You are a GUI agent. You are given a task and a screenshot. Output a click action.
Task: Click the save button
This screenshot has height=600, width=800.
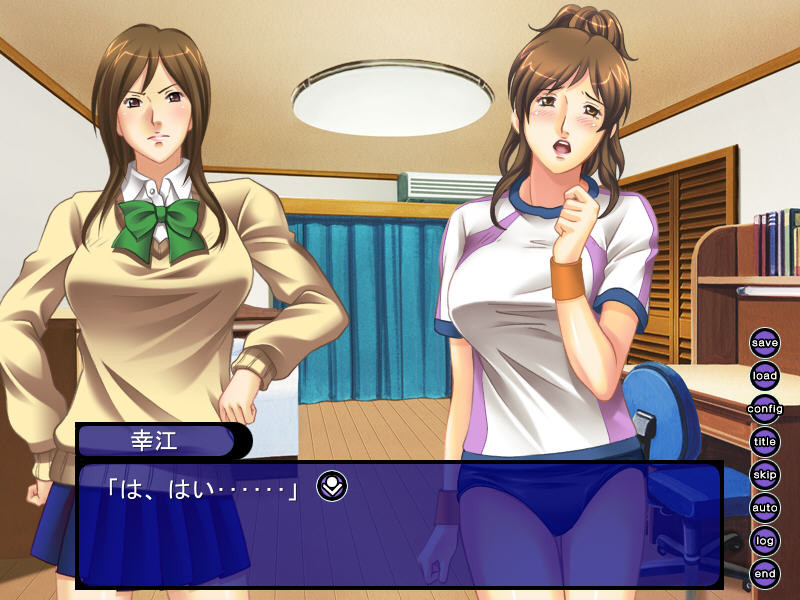tap(765, 343)
